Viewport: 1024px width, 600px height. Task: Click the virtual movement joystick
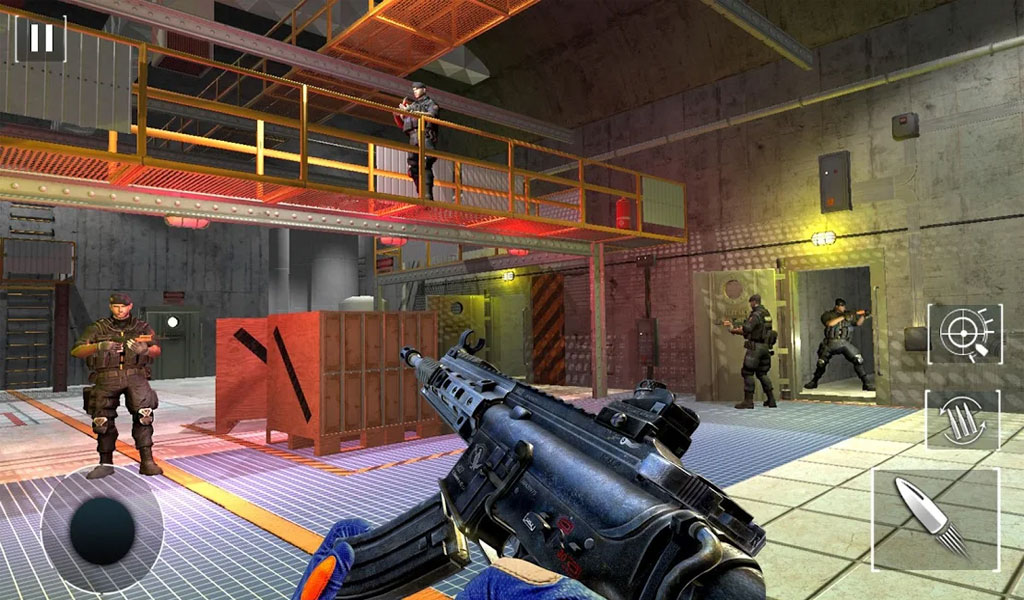pos(101,529)
